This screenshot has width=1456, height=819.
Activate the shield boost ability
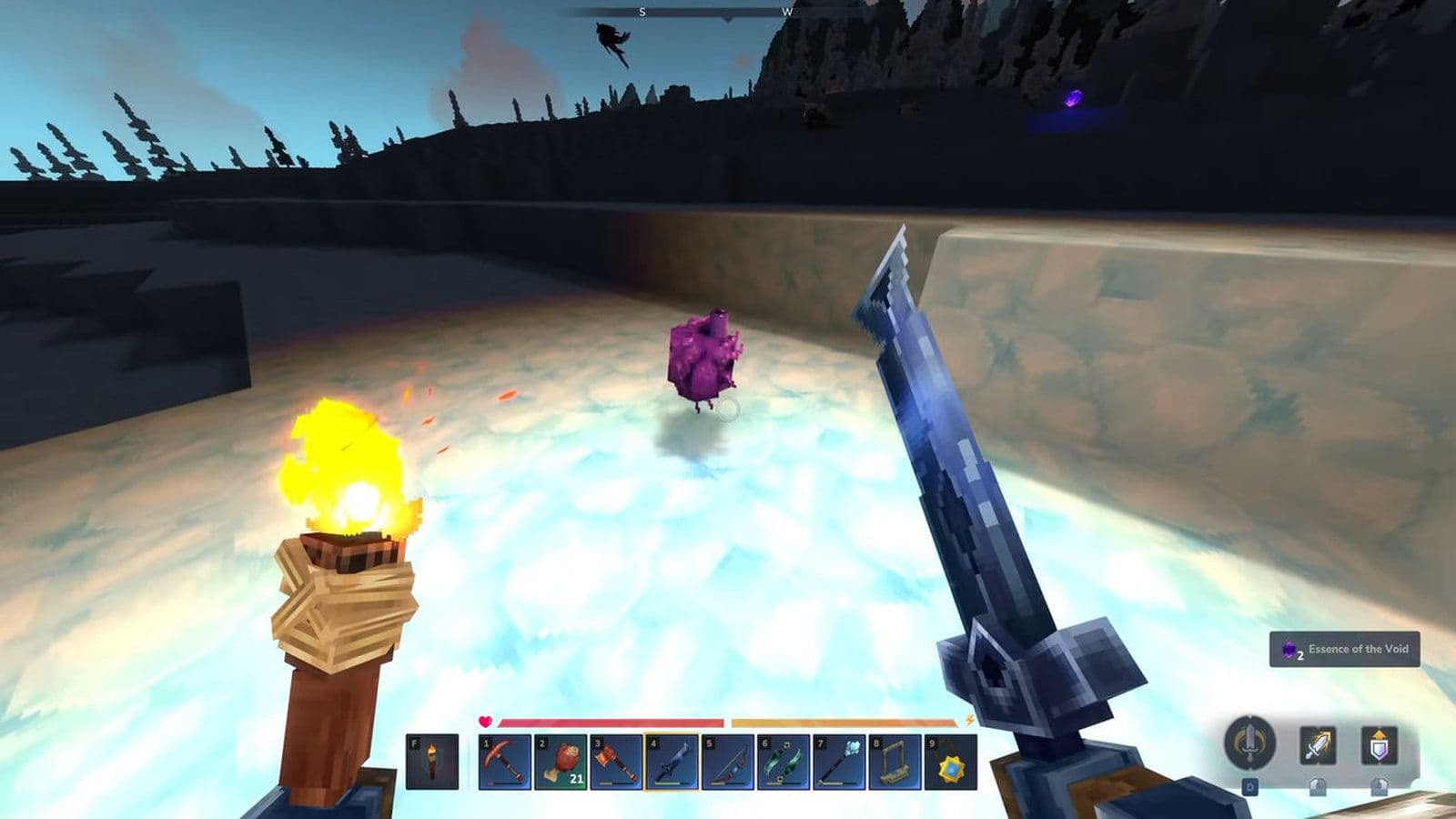tap(1381, 745)
